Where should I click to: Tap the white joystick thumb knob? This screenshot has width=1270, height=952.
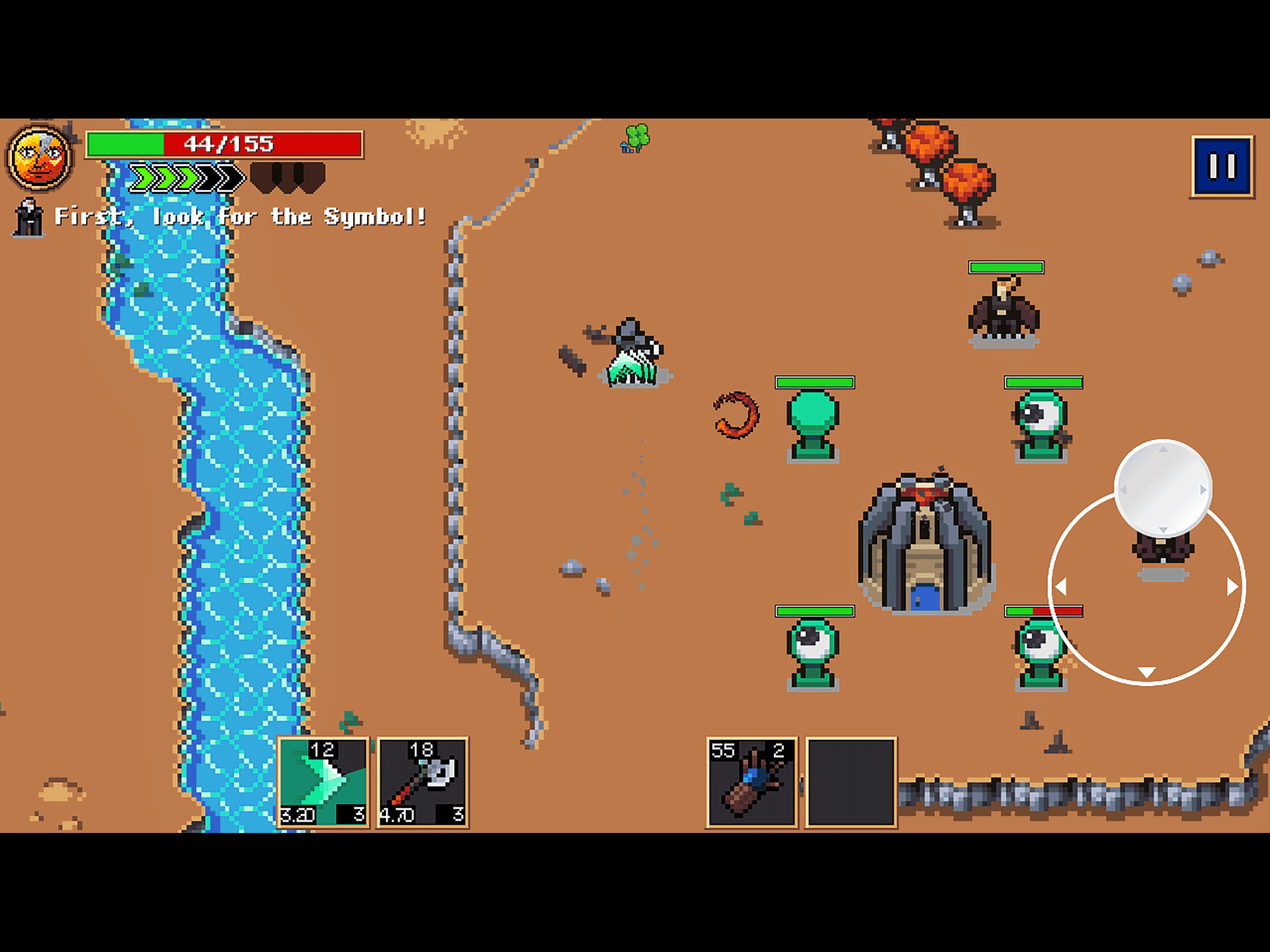coord(1164,491)
